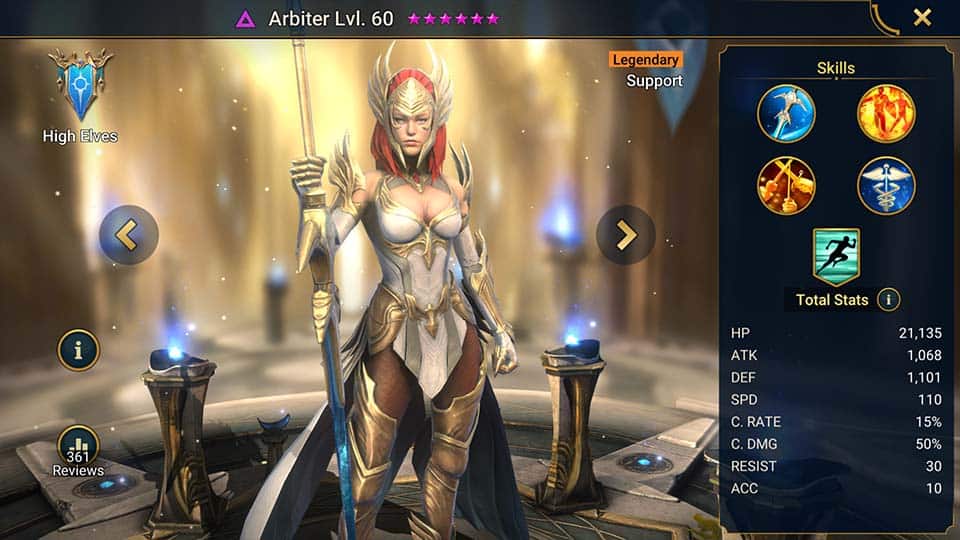Open the champion info button
This screenshot has width=960, height=540.
click(78, 350)
